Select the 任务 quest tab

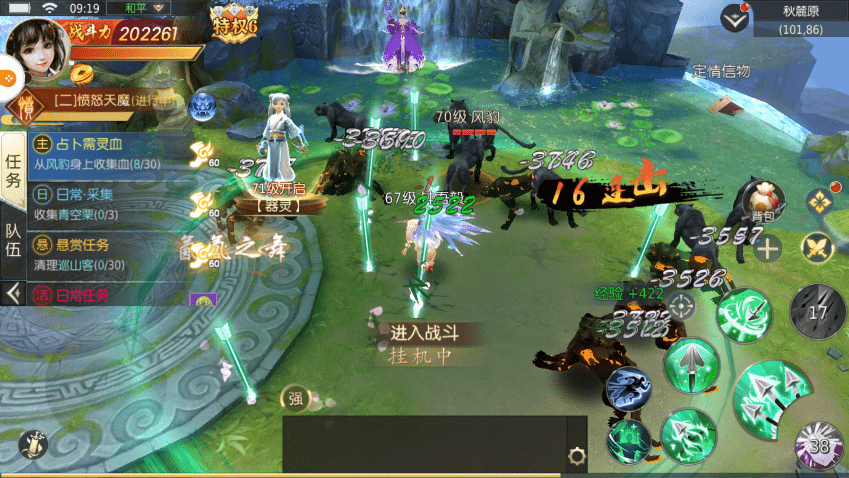[x=13, y=170]
